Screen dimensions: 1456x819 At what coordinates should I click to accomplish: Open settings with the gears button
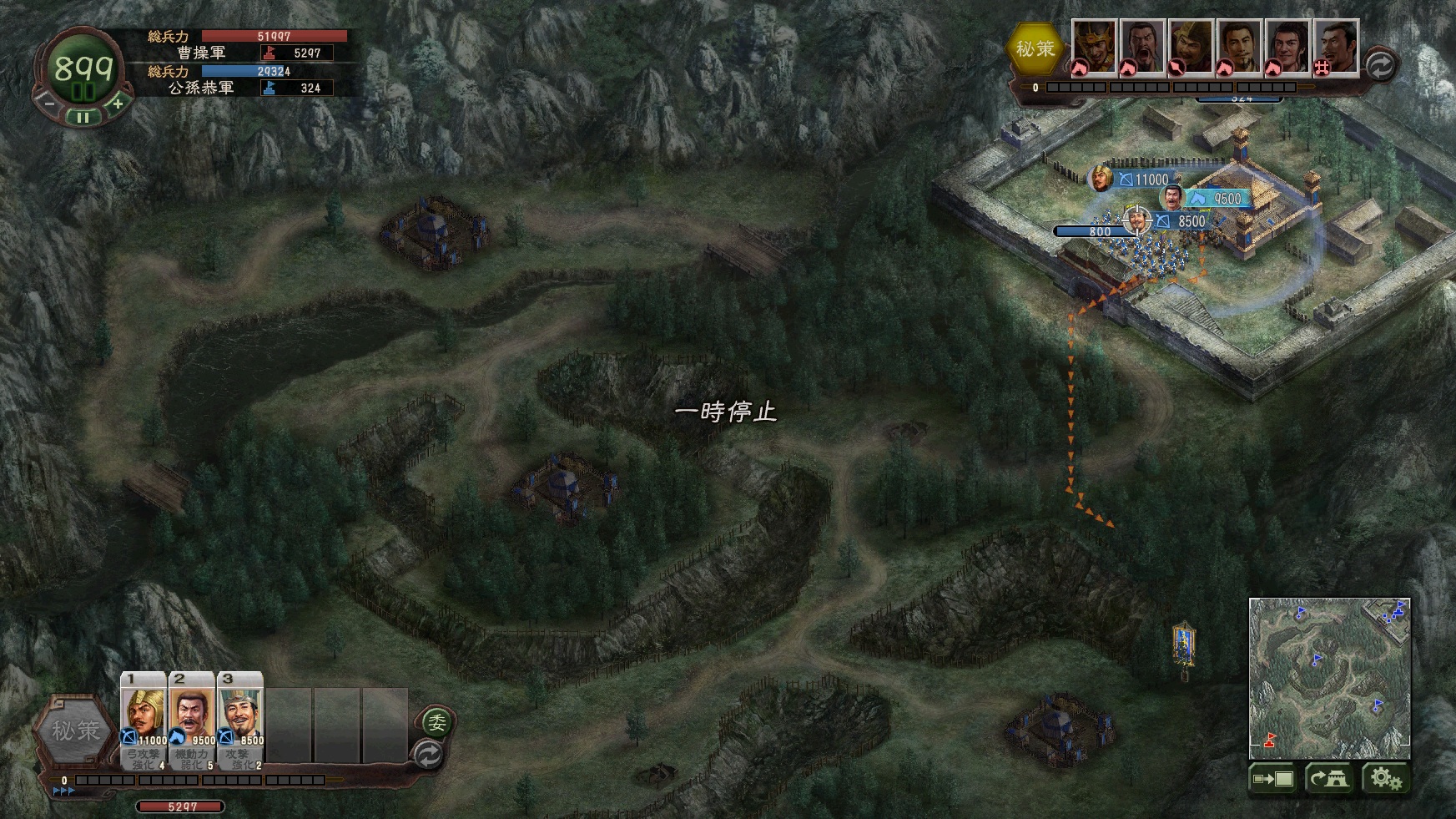[x=1385, y=779]
